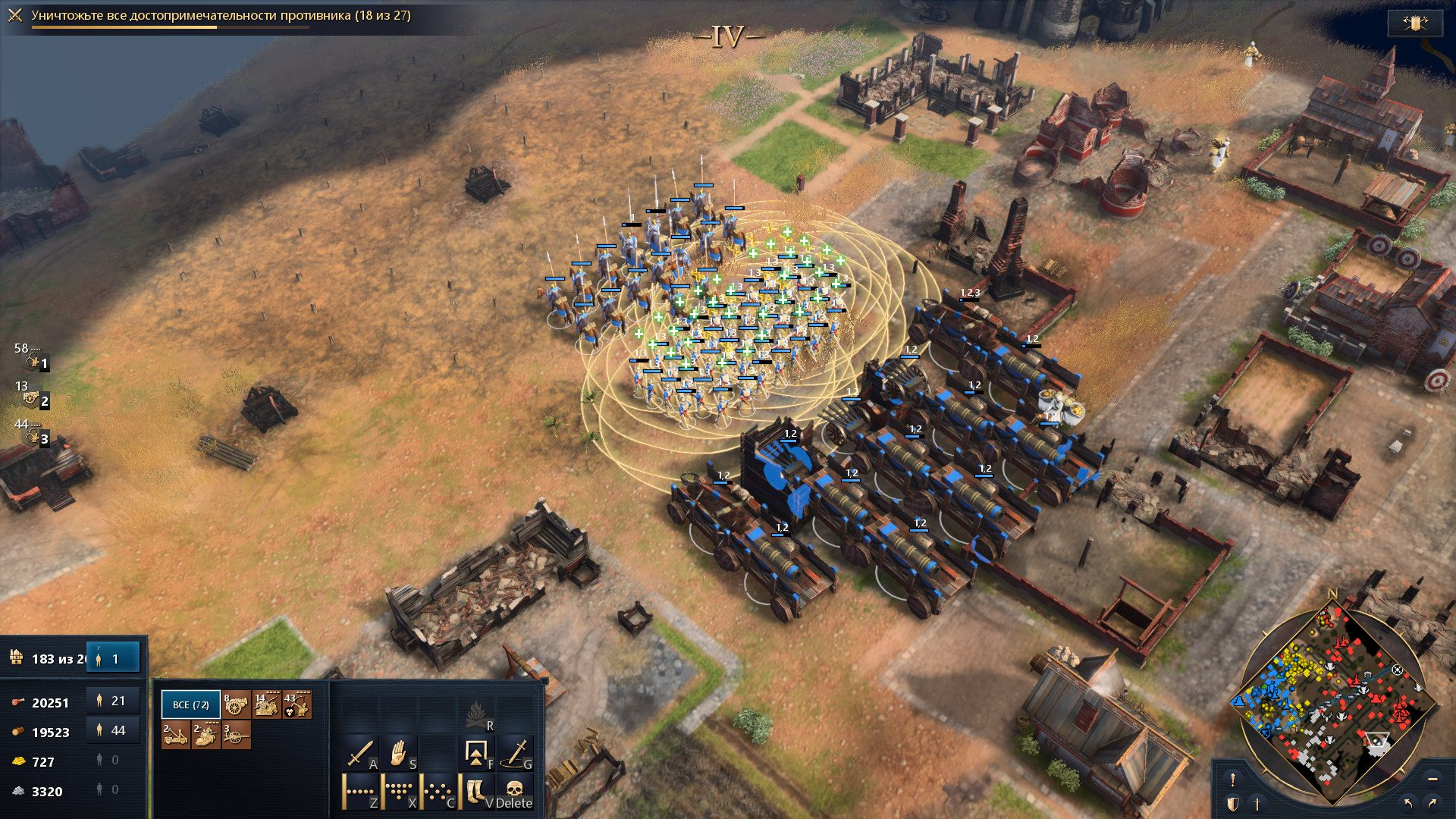
Task: Issue the stop command with the hand icon
Action: (x=400, y=755)
